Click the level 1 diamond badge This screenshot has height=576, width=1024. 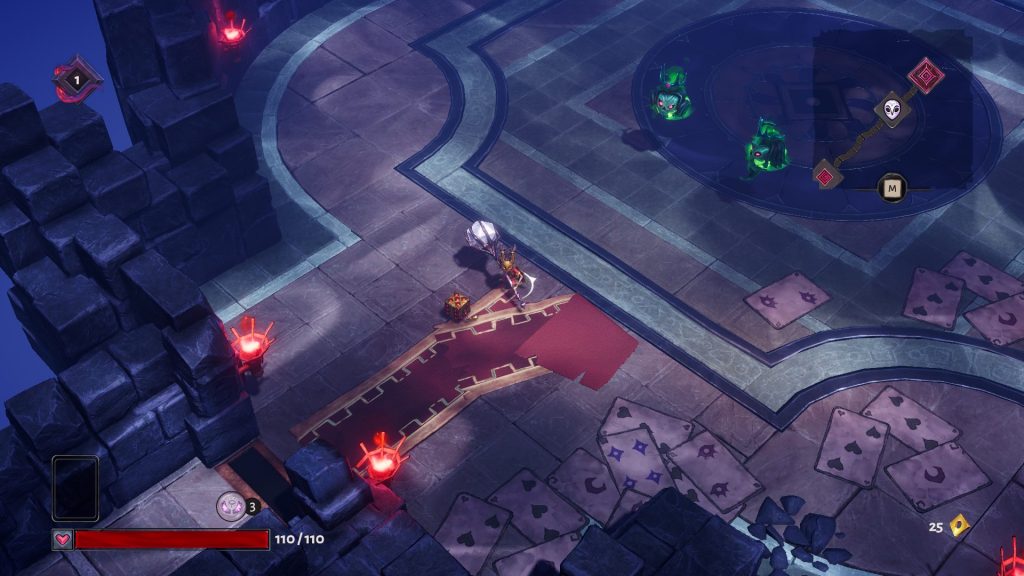(73, 79)
